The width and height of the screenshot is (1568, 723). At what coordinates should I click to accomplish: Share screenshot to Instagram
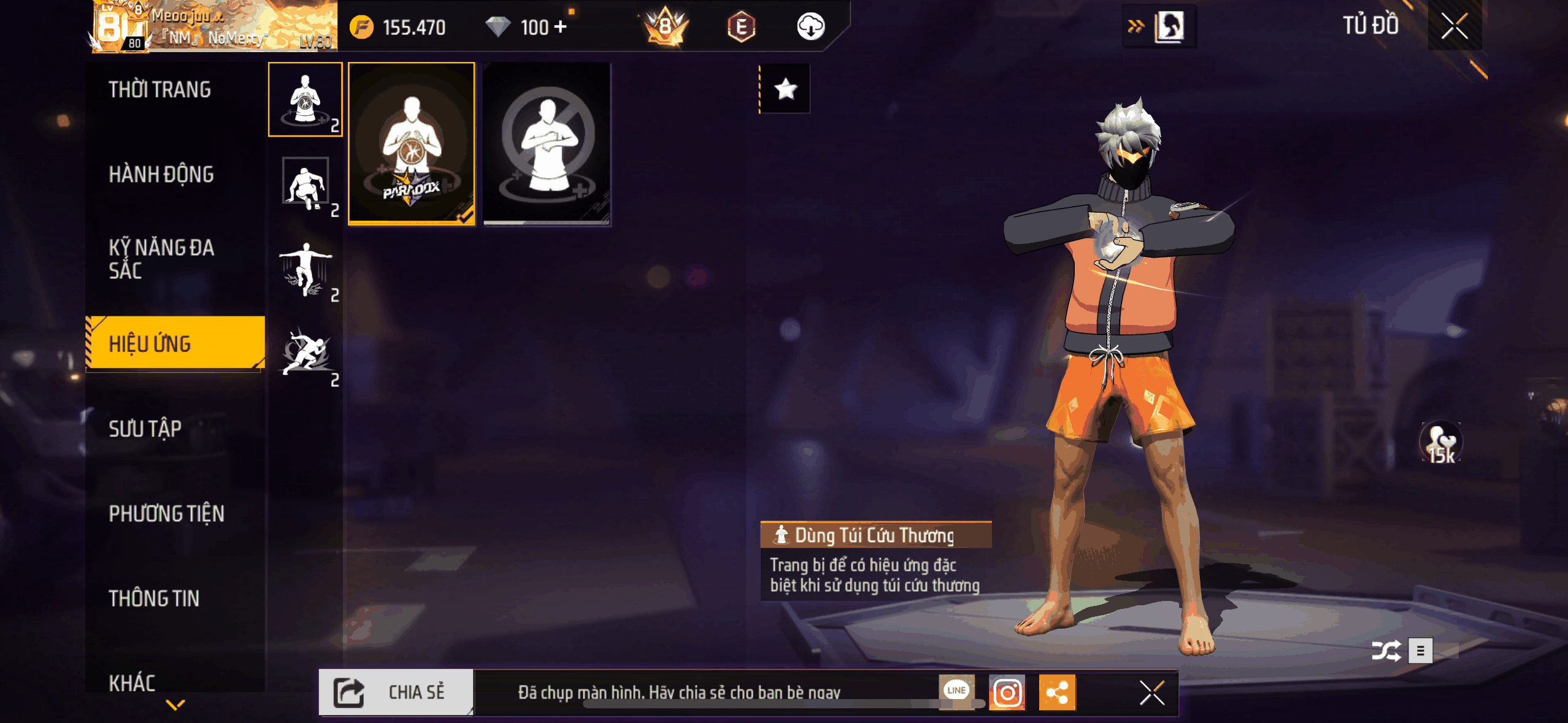[x=1007, y=692]
